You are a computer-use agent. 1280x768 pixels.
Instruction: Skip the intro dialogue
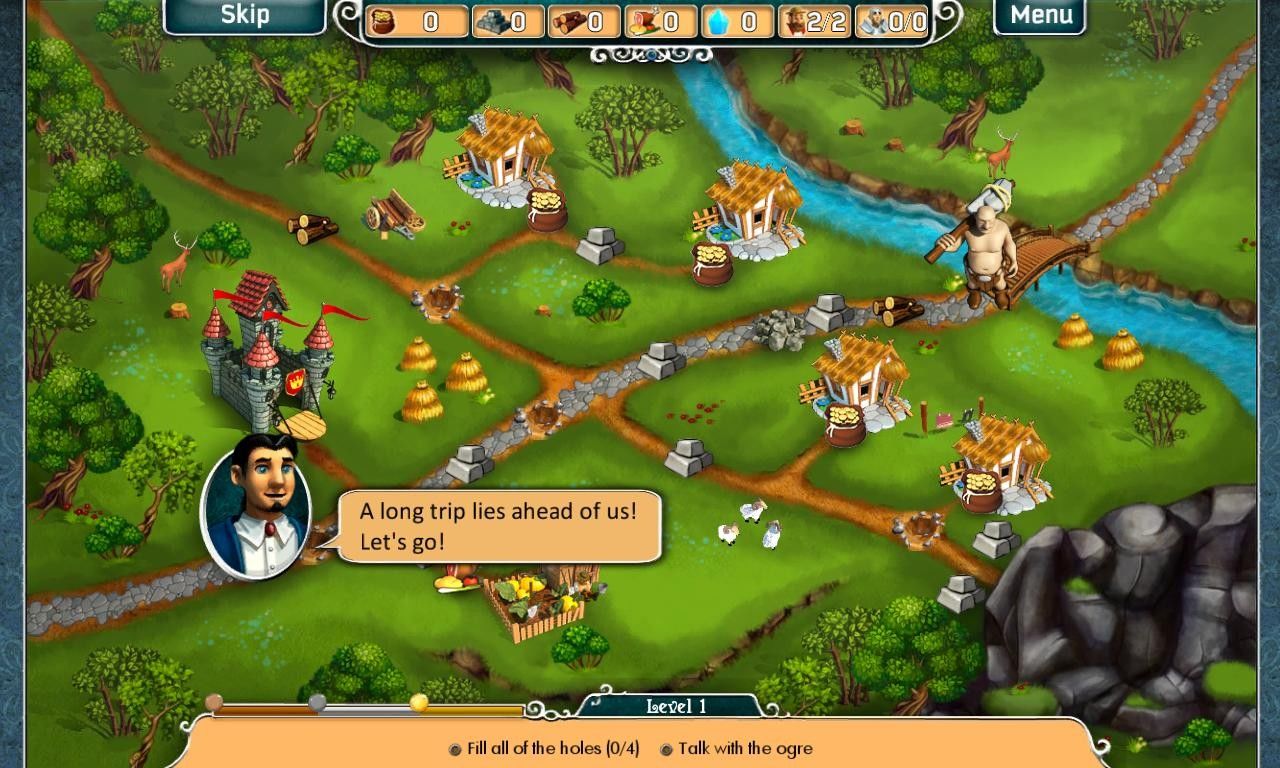(x=244, y=15)
